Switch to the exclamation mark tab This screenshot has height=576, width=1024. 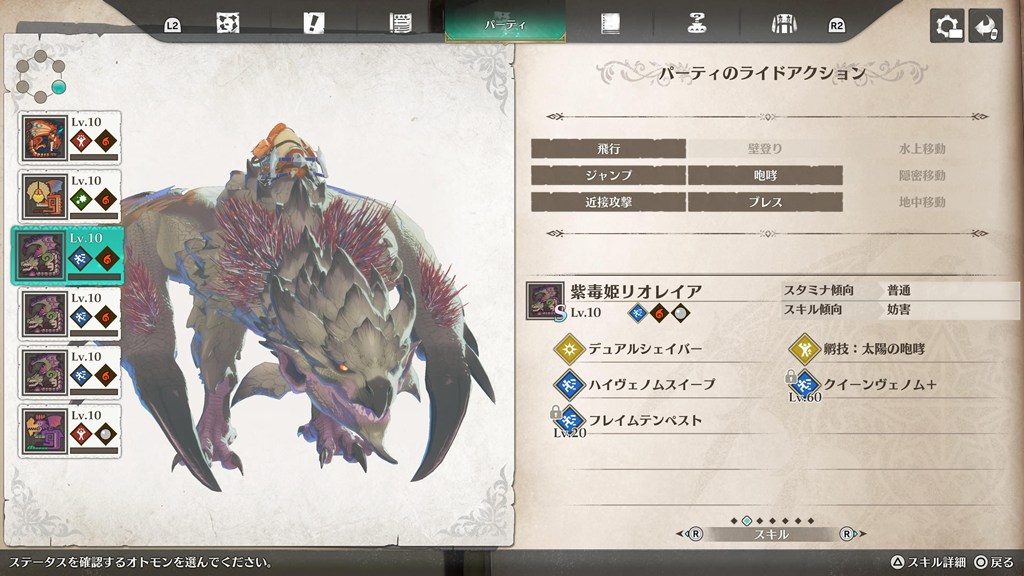(x=315, y=23)
